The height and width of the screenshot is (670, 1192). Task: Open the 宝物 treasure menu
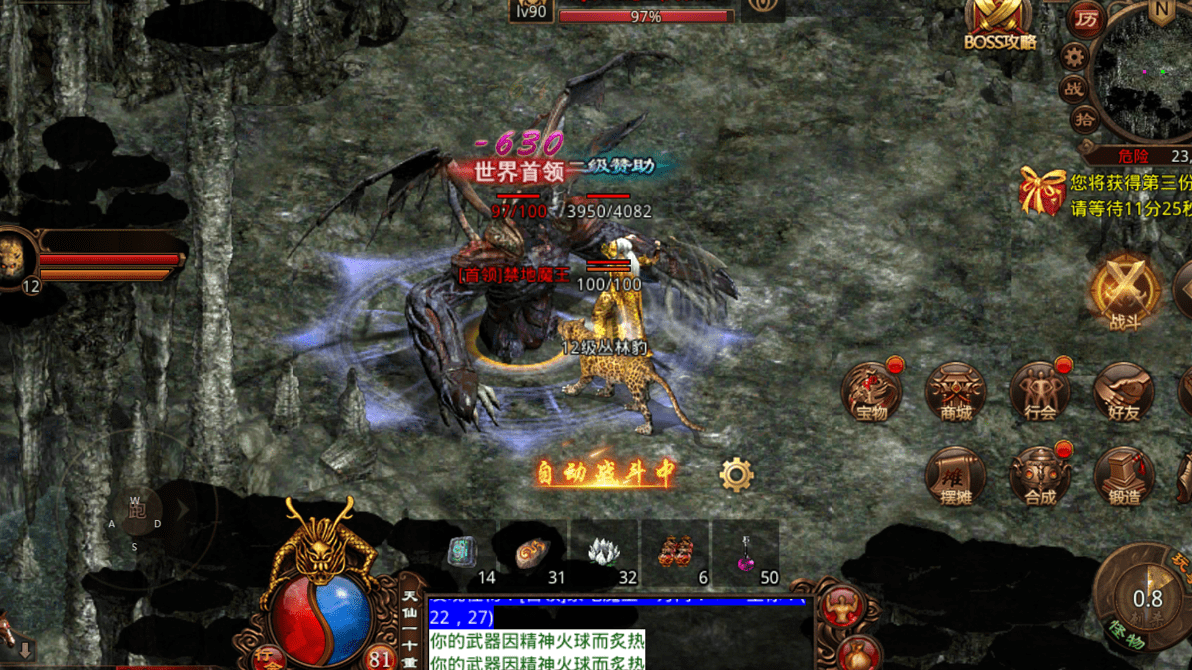[871, 391]
